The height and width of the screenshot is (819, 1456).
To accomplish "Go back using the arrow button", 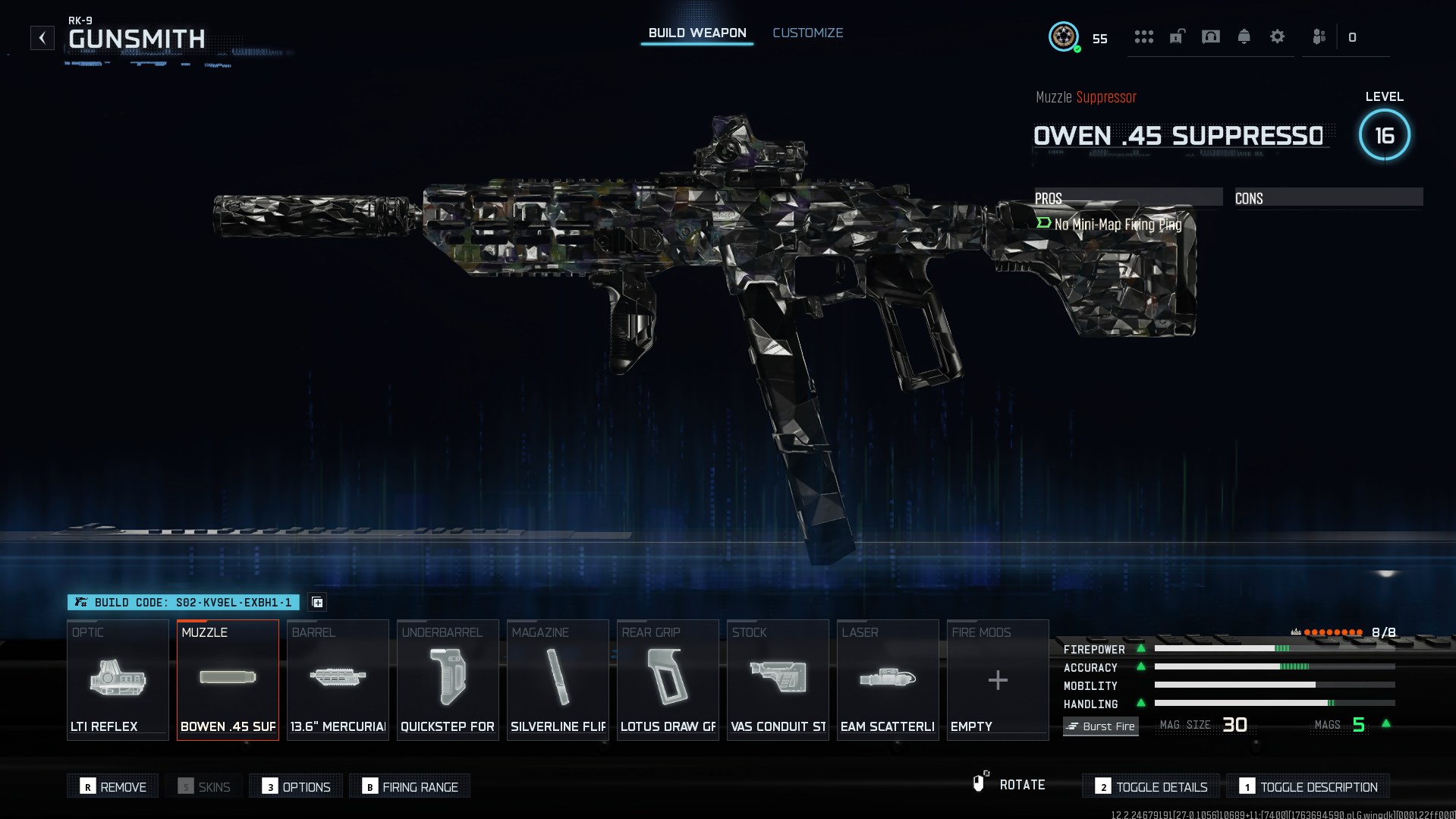I will [42, 37].
